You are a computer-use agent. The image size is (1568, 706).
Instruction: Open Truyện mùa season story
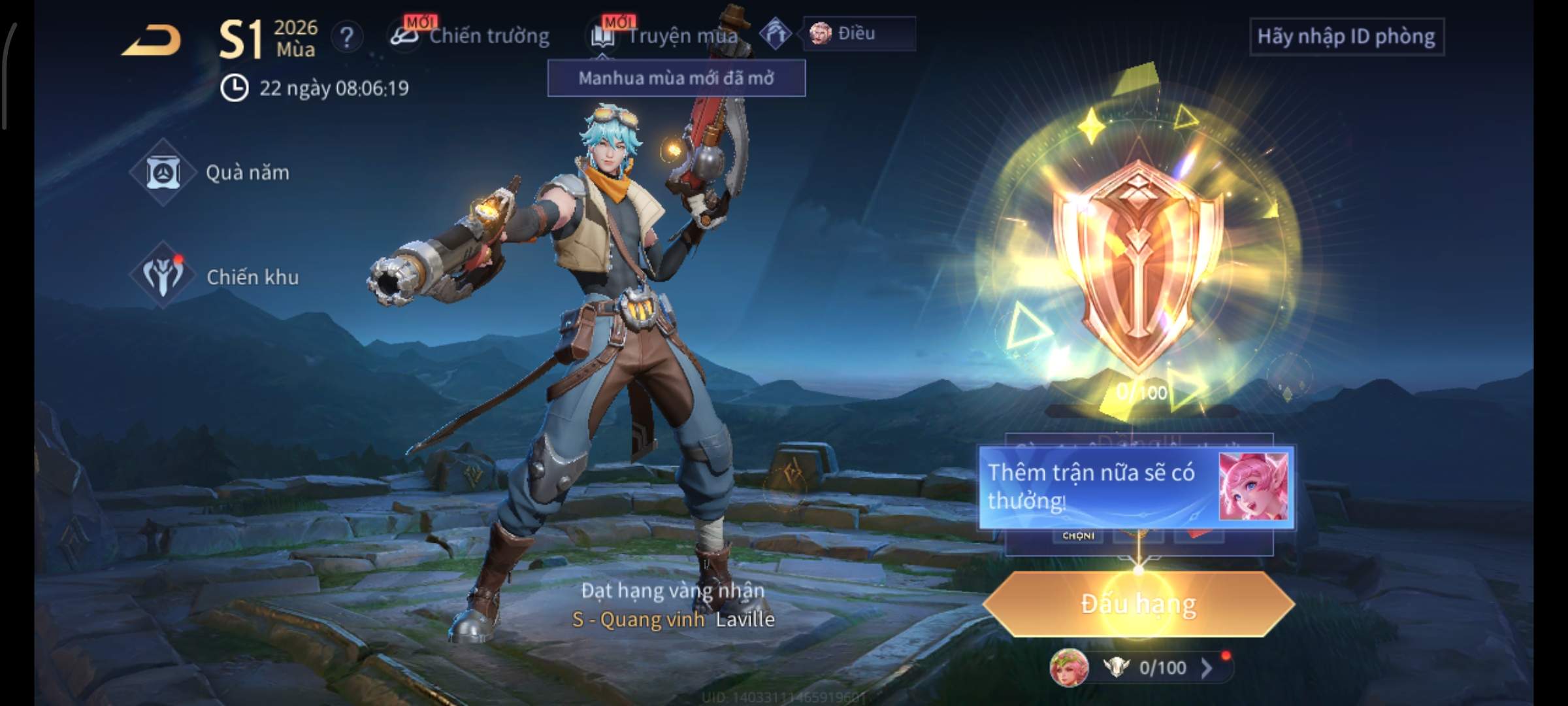(665, 35)
